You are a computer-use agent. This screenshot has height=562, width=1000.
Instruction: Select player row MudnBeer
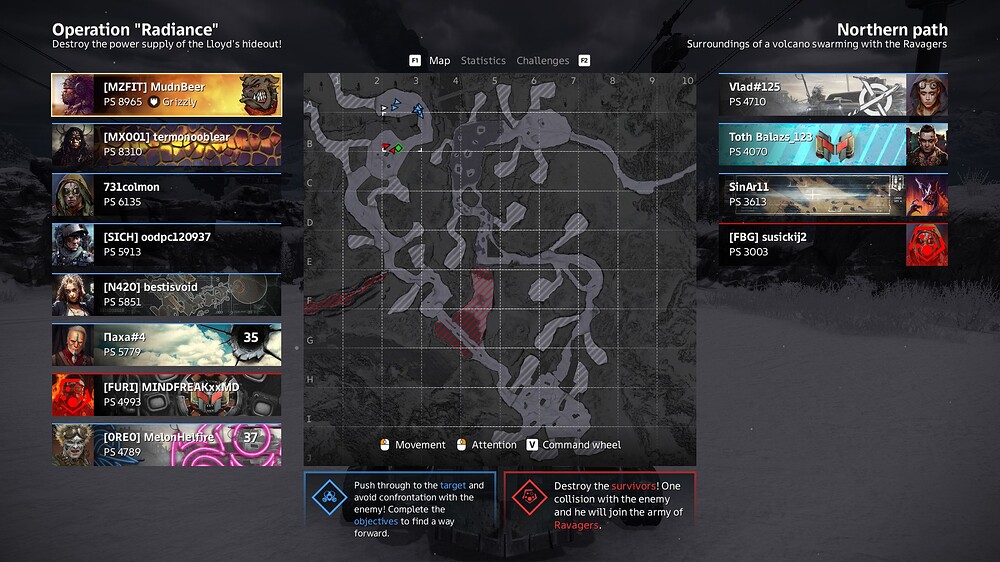(166, 95)
